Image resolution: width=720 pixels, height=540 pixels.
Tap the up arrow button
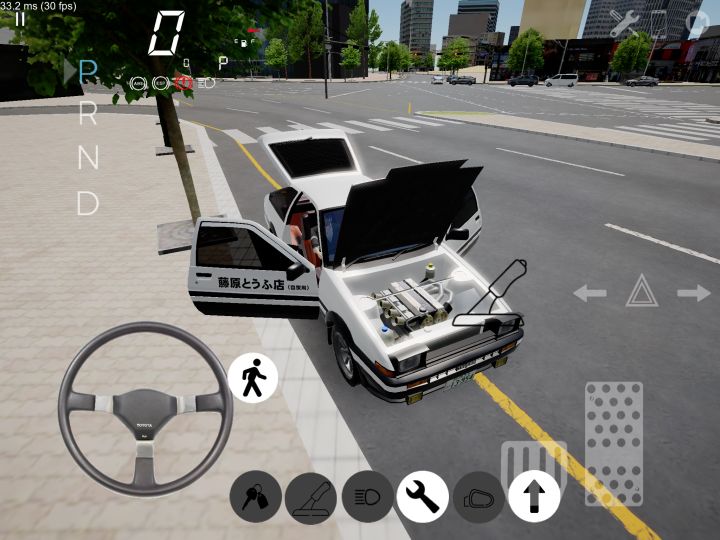[534, 497]
